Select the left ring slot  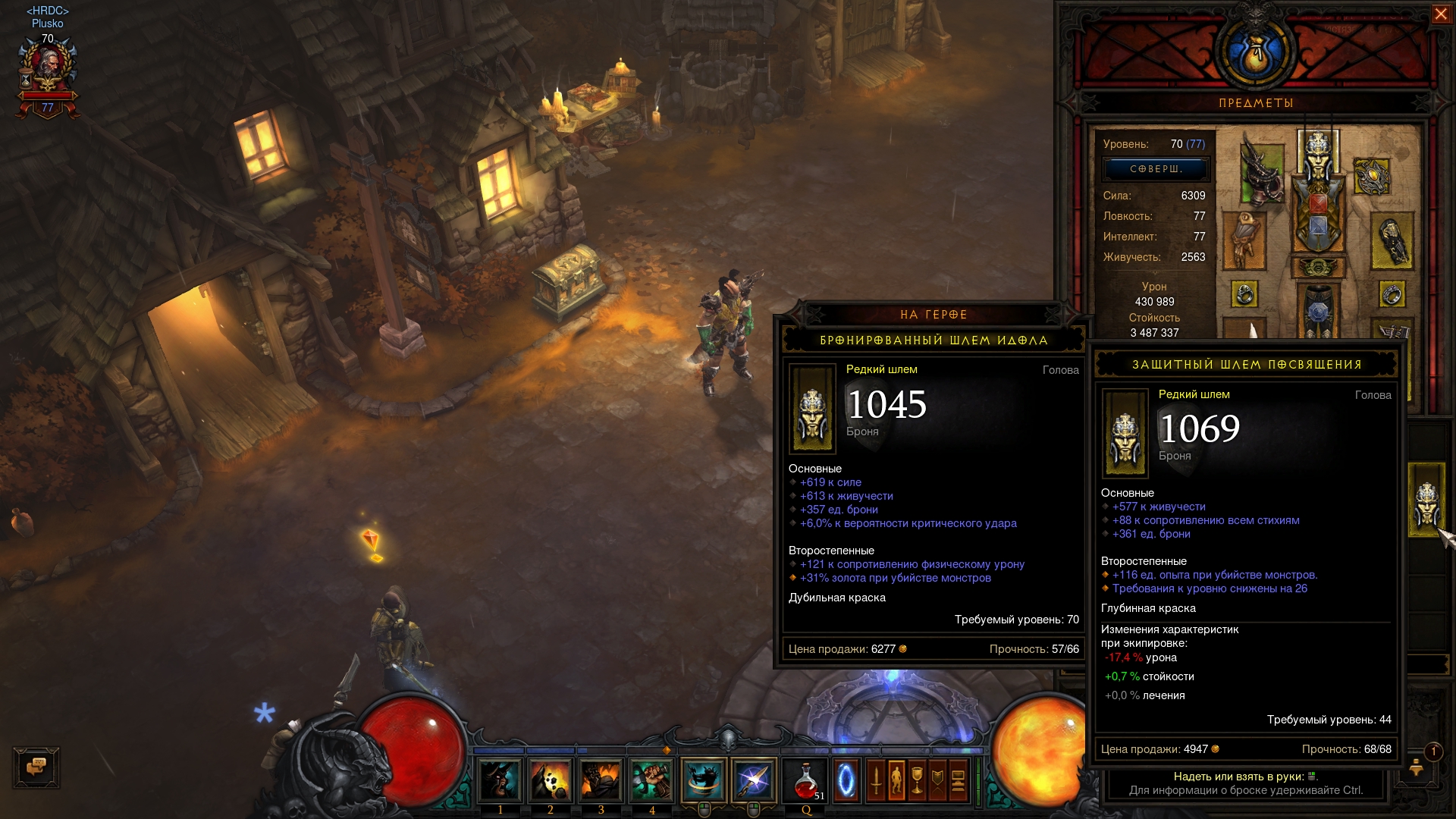(x=1244, y=294)
